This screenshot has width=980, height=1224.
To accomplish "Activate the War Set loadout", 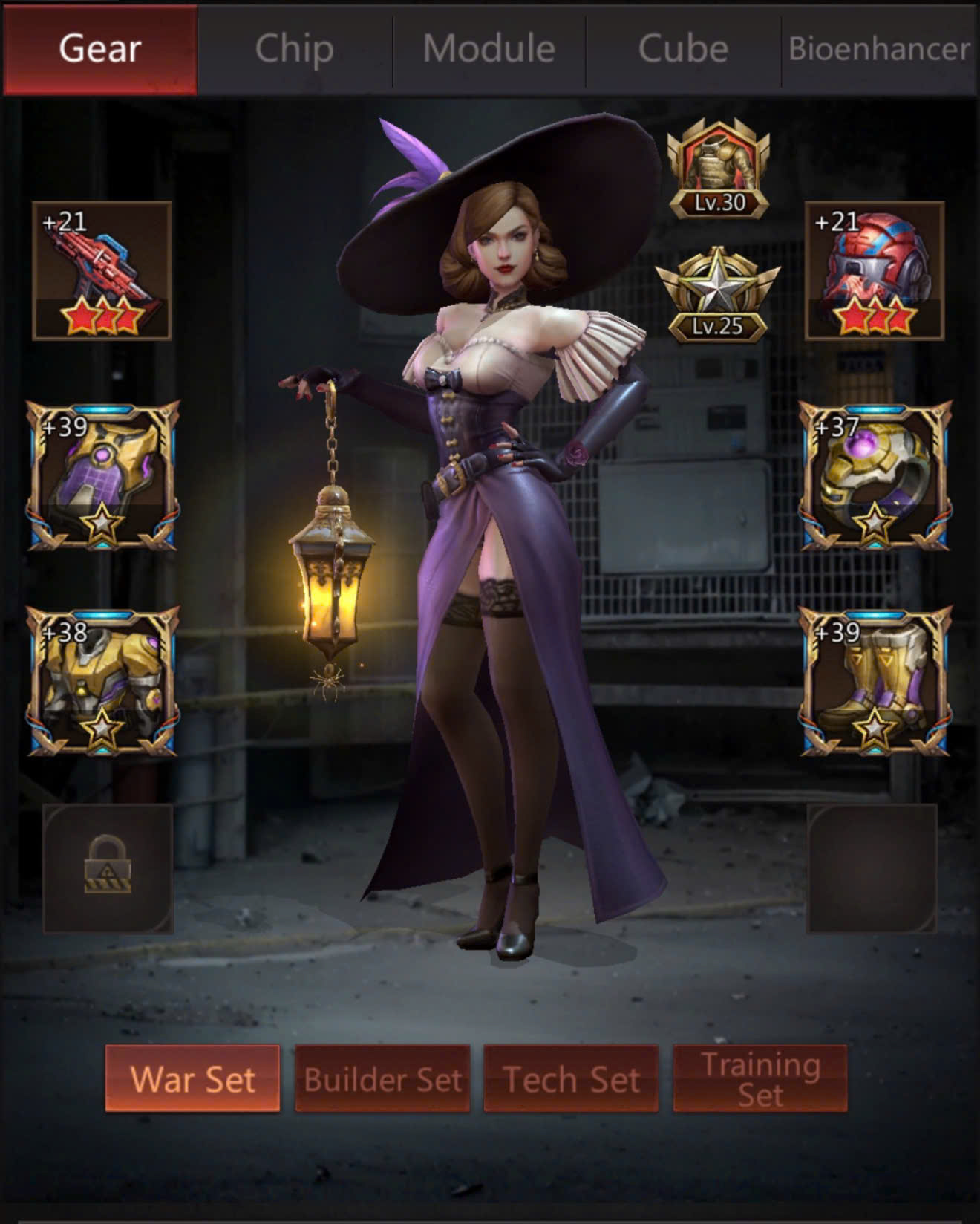I will click(x=192, y=1078).
